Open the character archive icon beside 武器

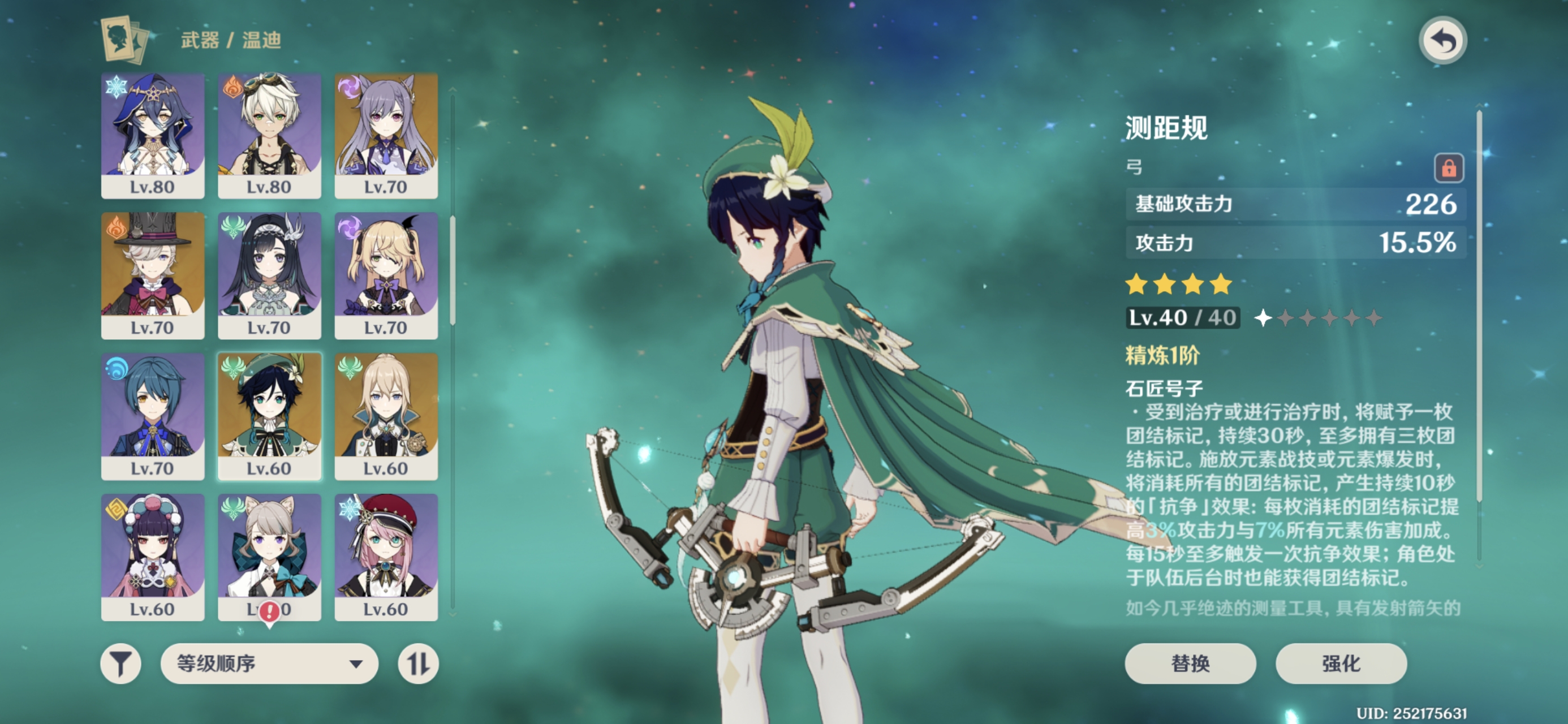[125, 40]
